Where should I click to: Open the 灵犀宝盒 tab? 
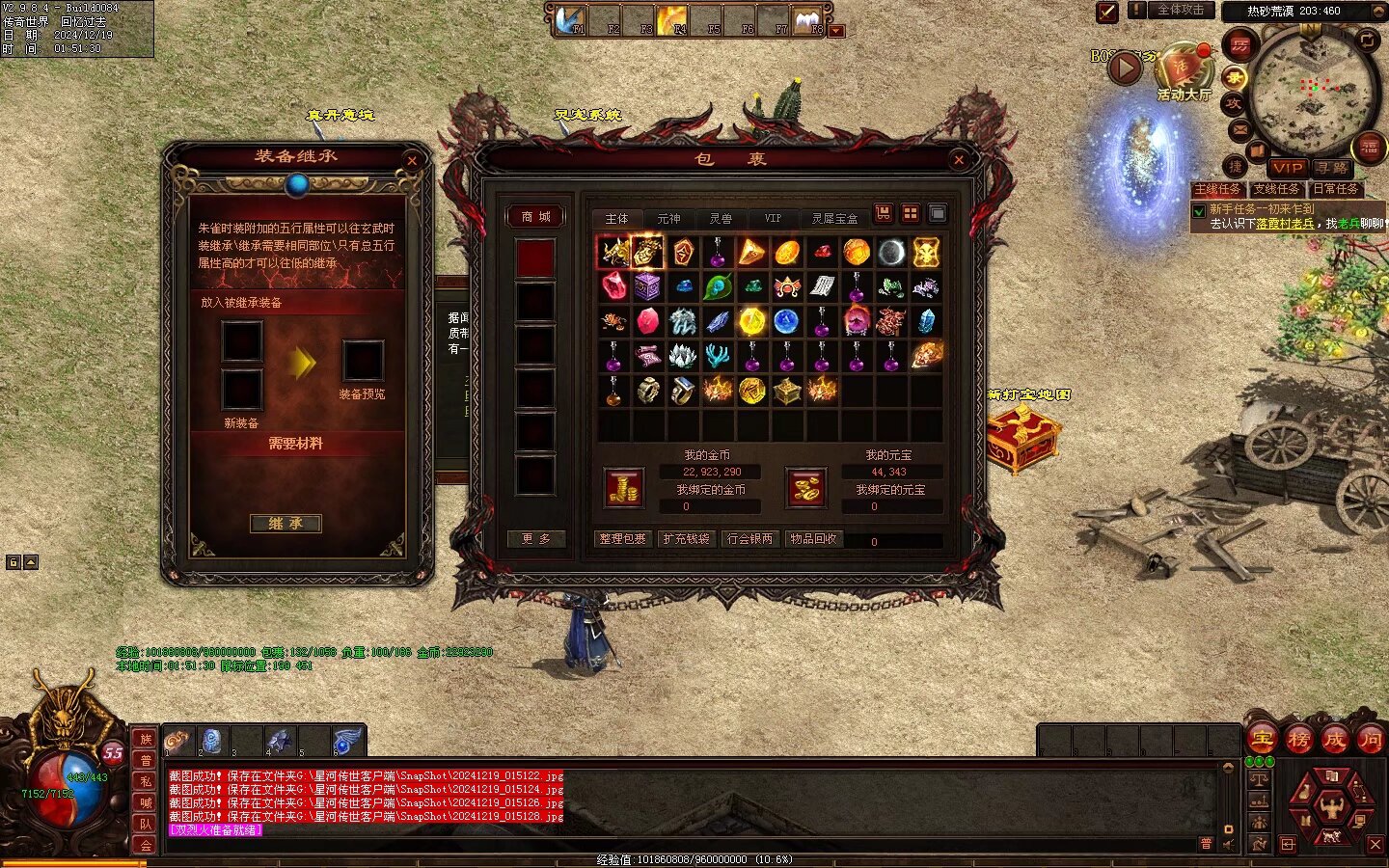click(x=834, y=219)
